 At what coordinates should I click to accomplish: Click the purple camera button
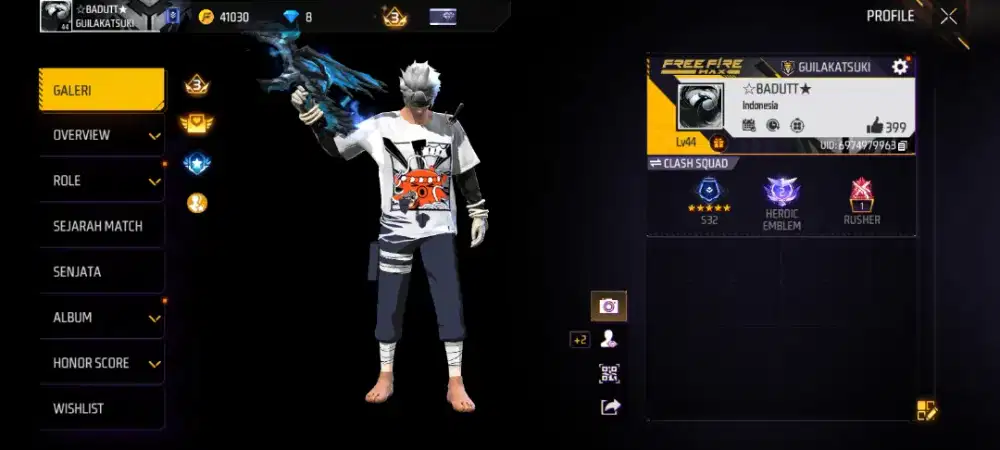click(608, 306)
